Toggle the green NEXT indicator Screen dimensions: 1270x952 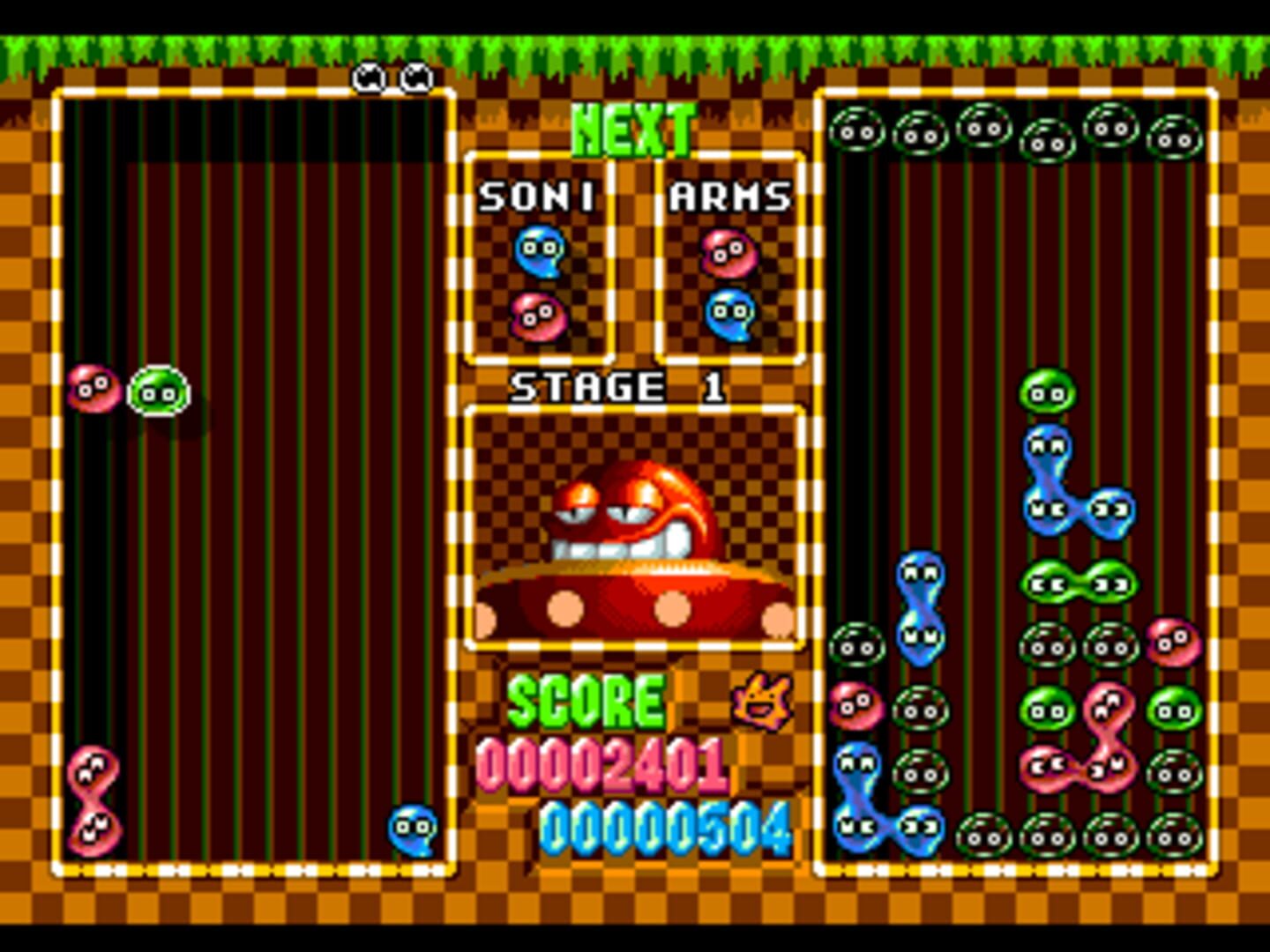coord(633,128)
